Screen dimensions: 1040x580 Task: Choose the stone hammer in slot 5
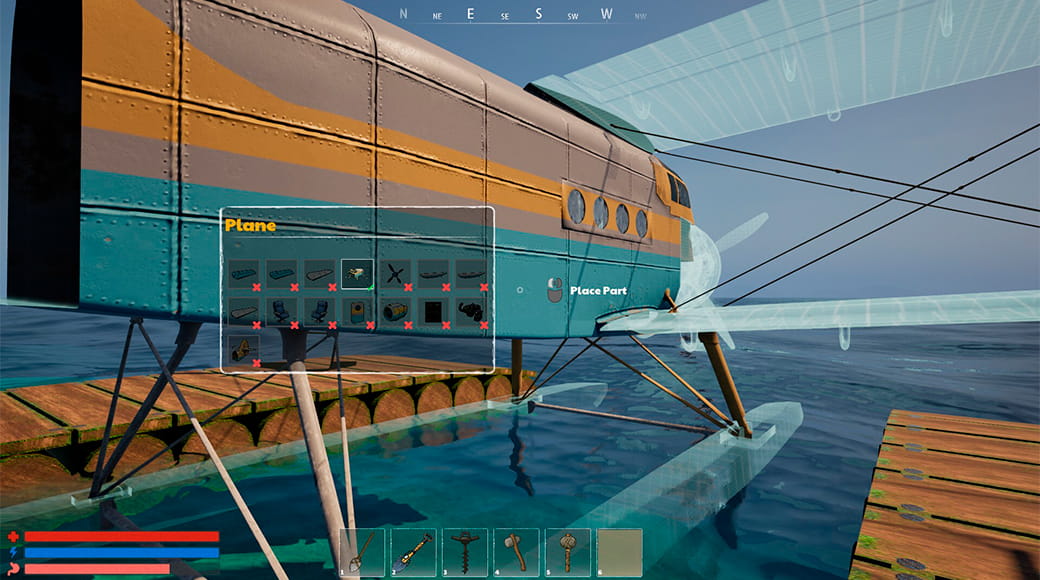[567, 552]
